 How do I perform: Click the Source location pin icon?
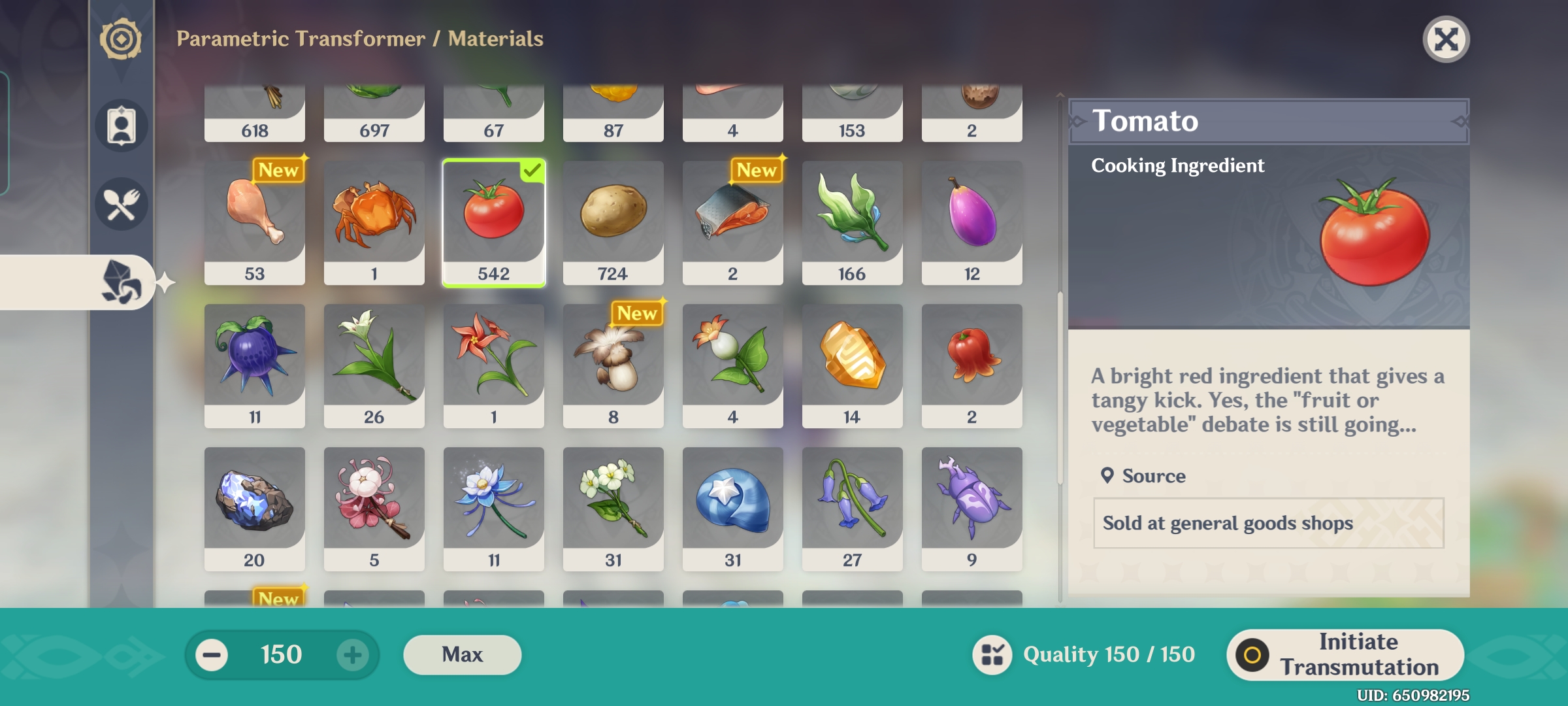coord(1107,476)
